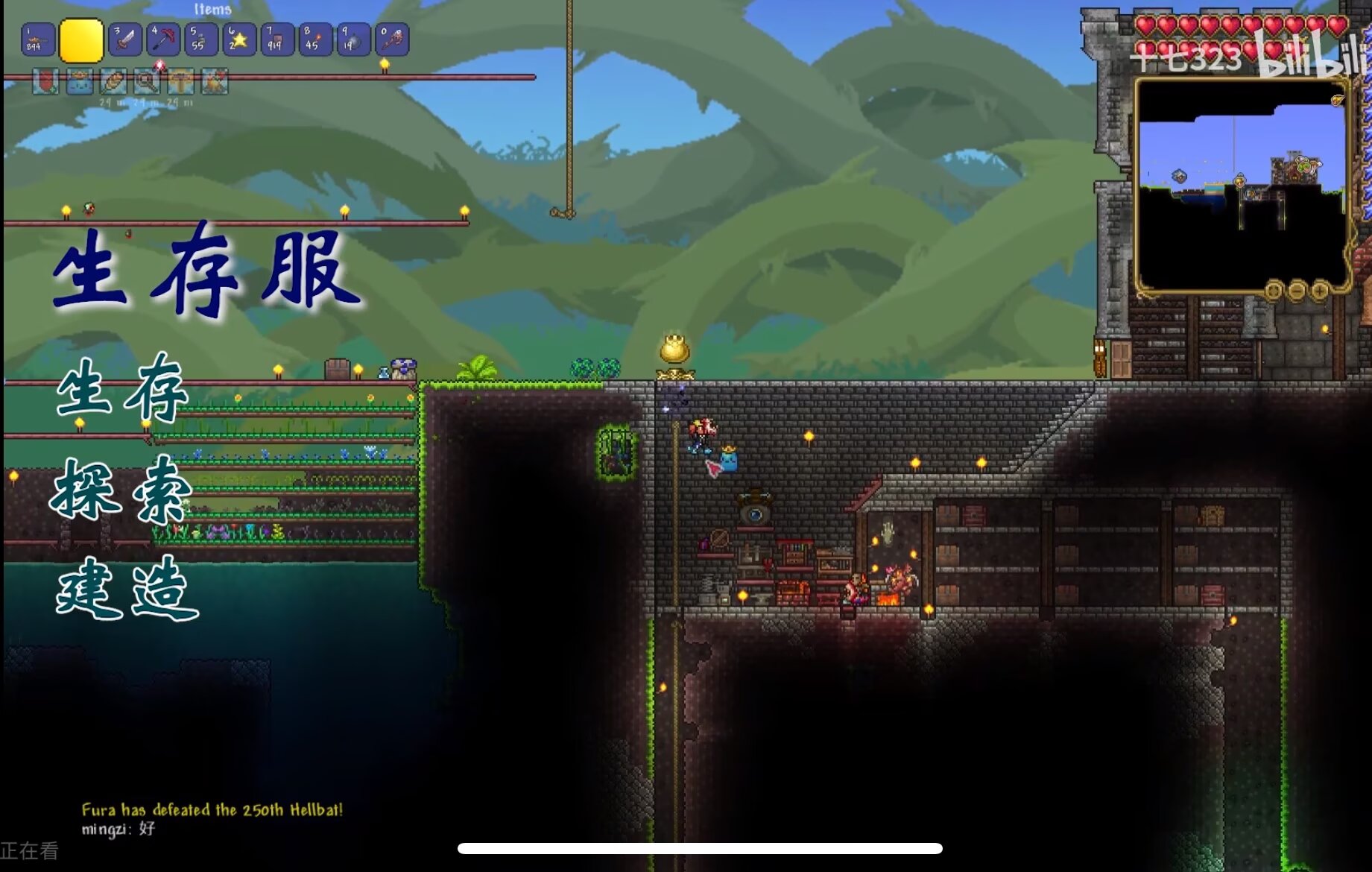Screen dimensions: 1372x872
Task: Select hotbar slot 5 holding 55 items
Action: pyautogui.click(x=200, y=40)
